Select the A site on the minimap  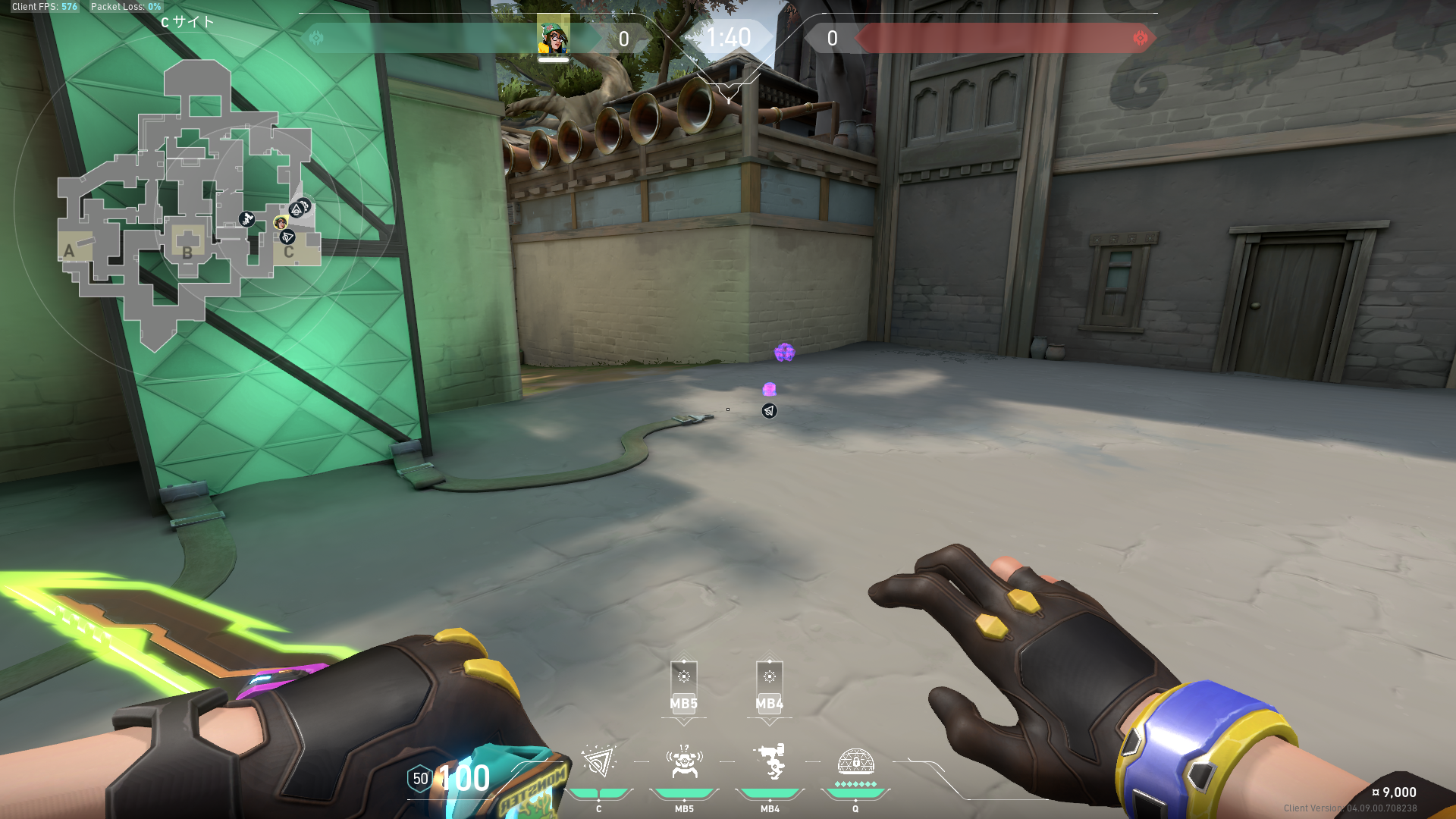coord(70,251)
